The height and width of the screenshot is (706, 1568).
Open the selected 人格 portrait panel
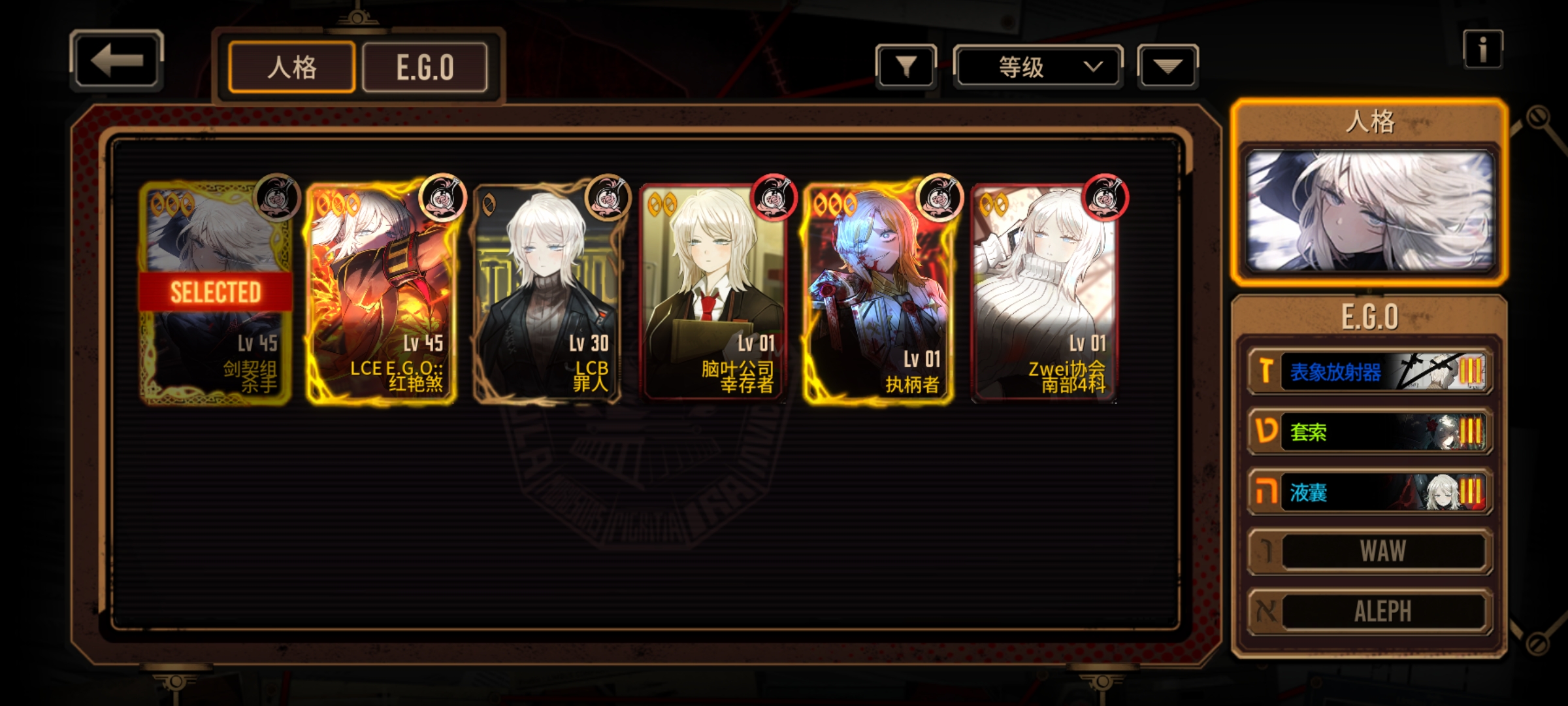pyautogui.click(x=1369, y=210)
